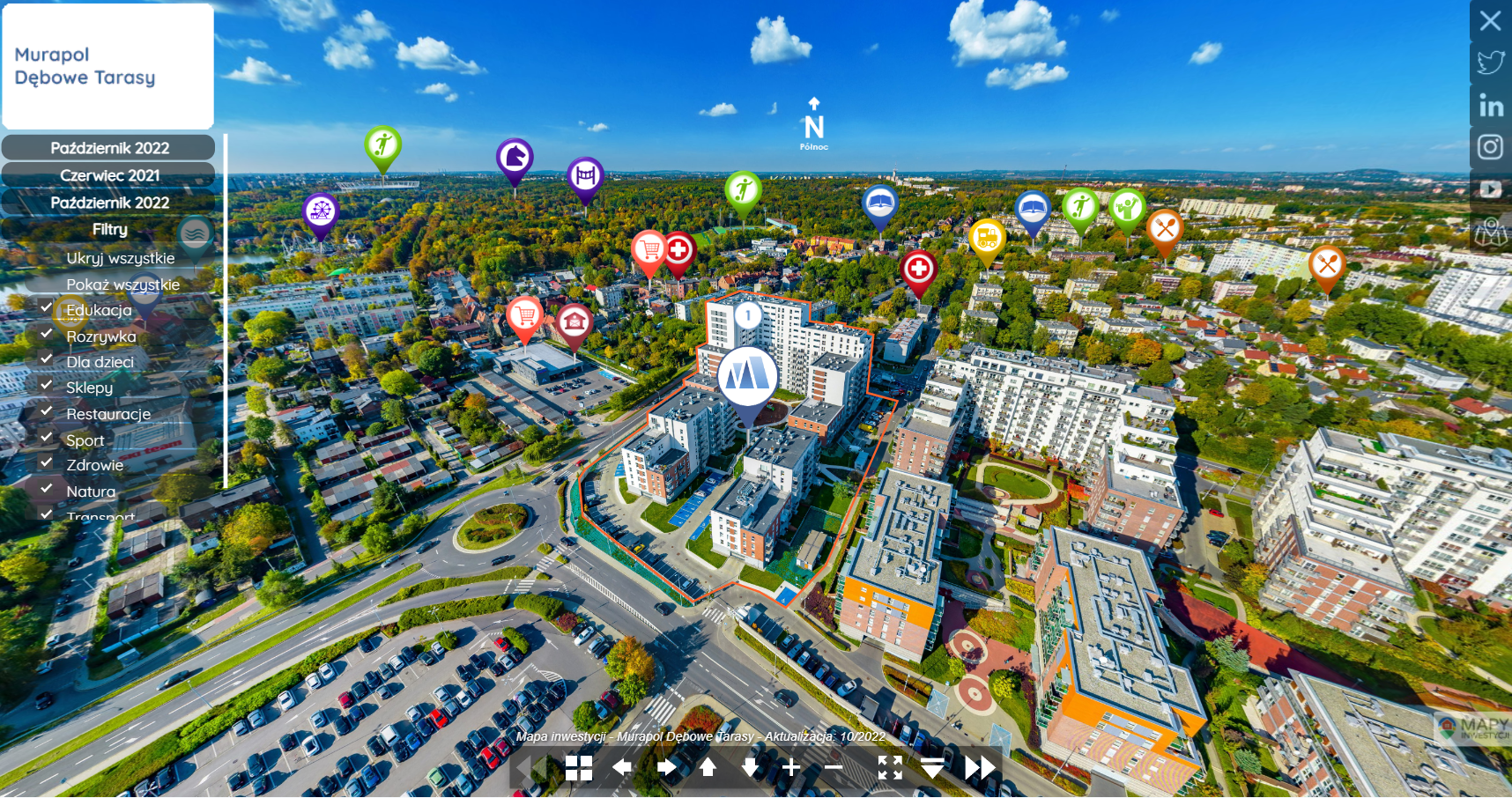Open the thumbnail grid in the bottom toolbar
The height and width of the screenshot is (798, 1512).
point(578,768)
